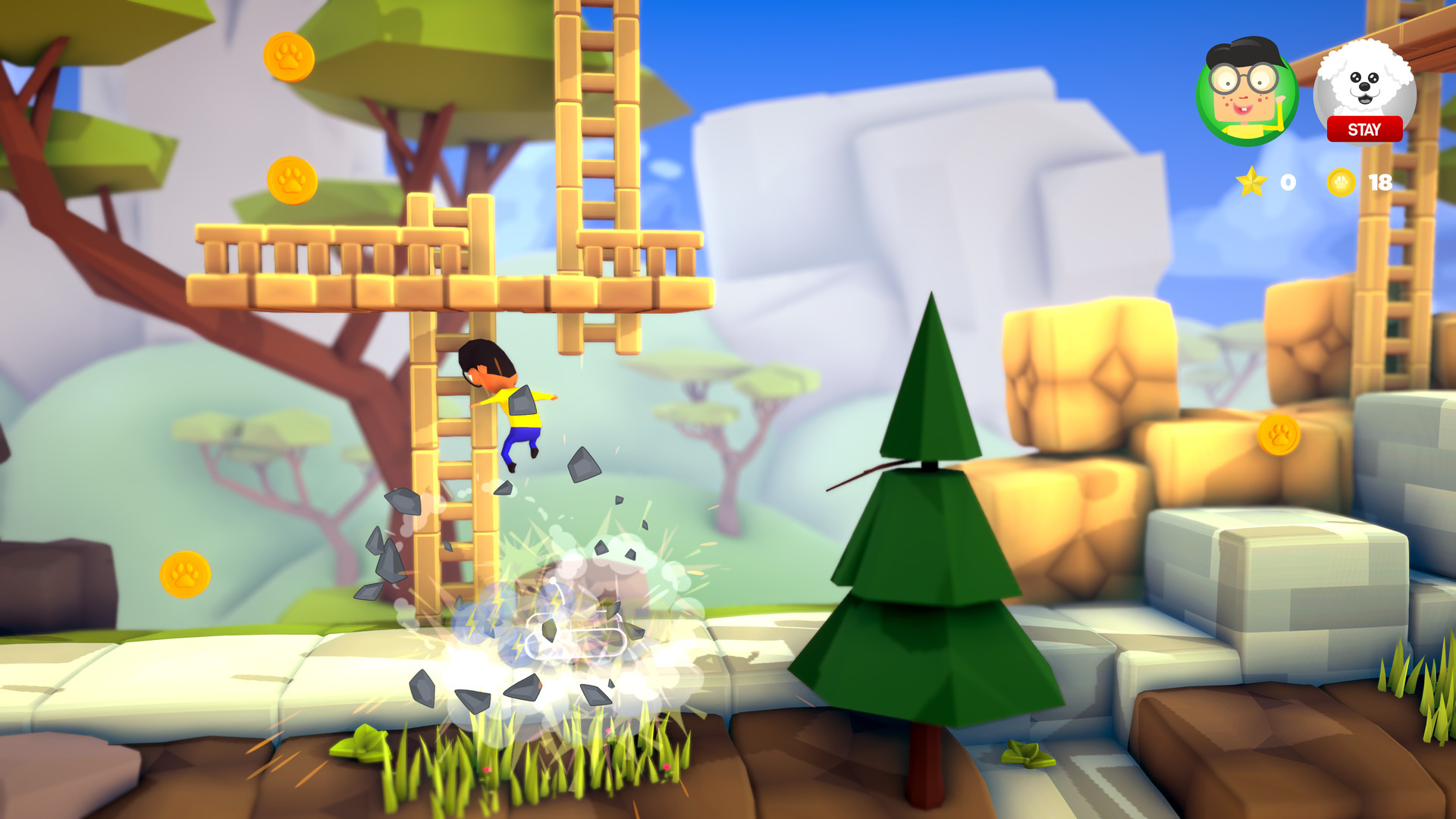Click the paw coin counter icon
Image resolution: width=1456 pixels, height=819 pixels.
pyautogui.click(x=1341, y=182)
